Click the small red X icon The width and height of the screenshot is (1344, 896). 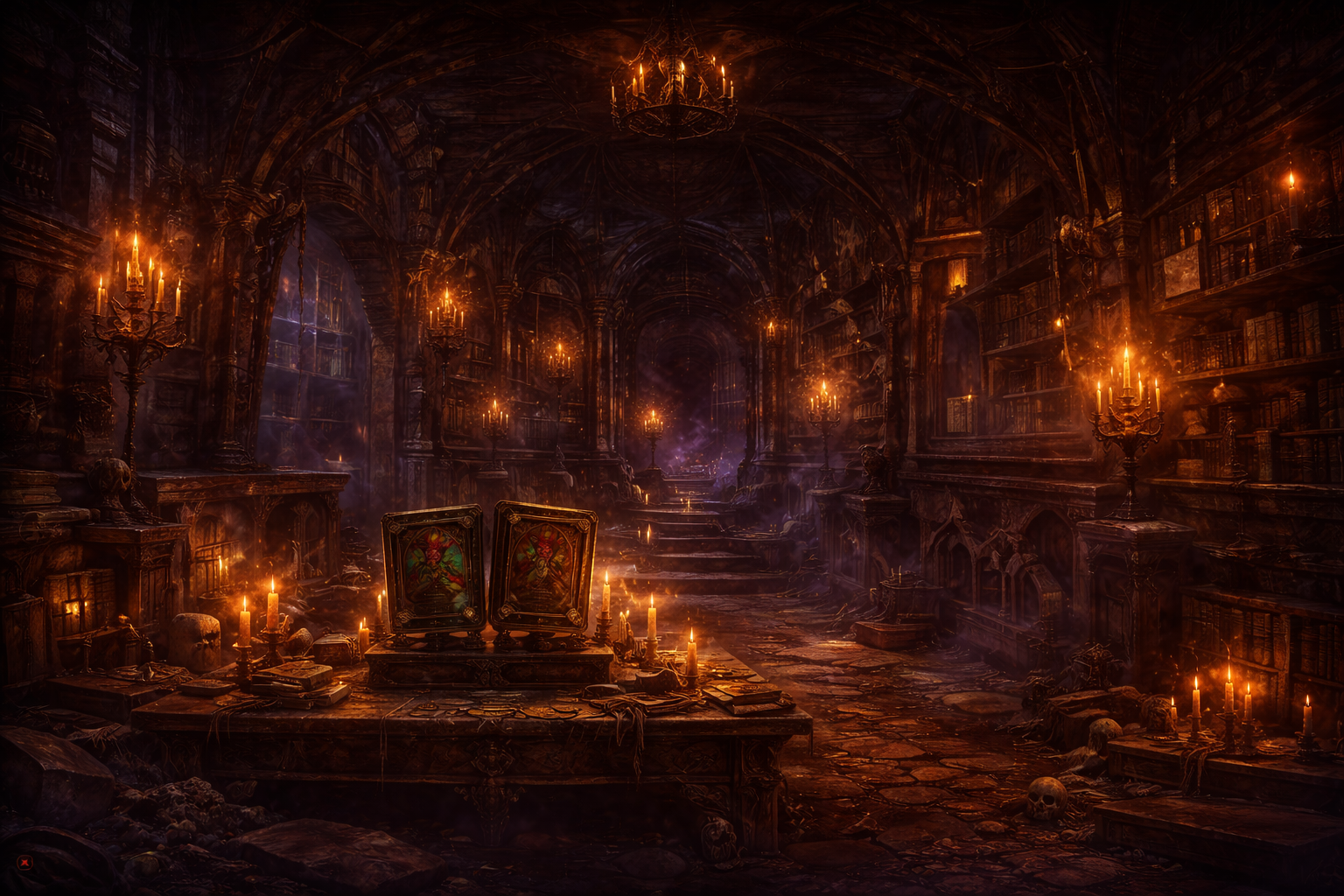coord(24,862)
